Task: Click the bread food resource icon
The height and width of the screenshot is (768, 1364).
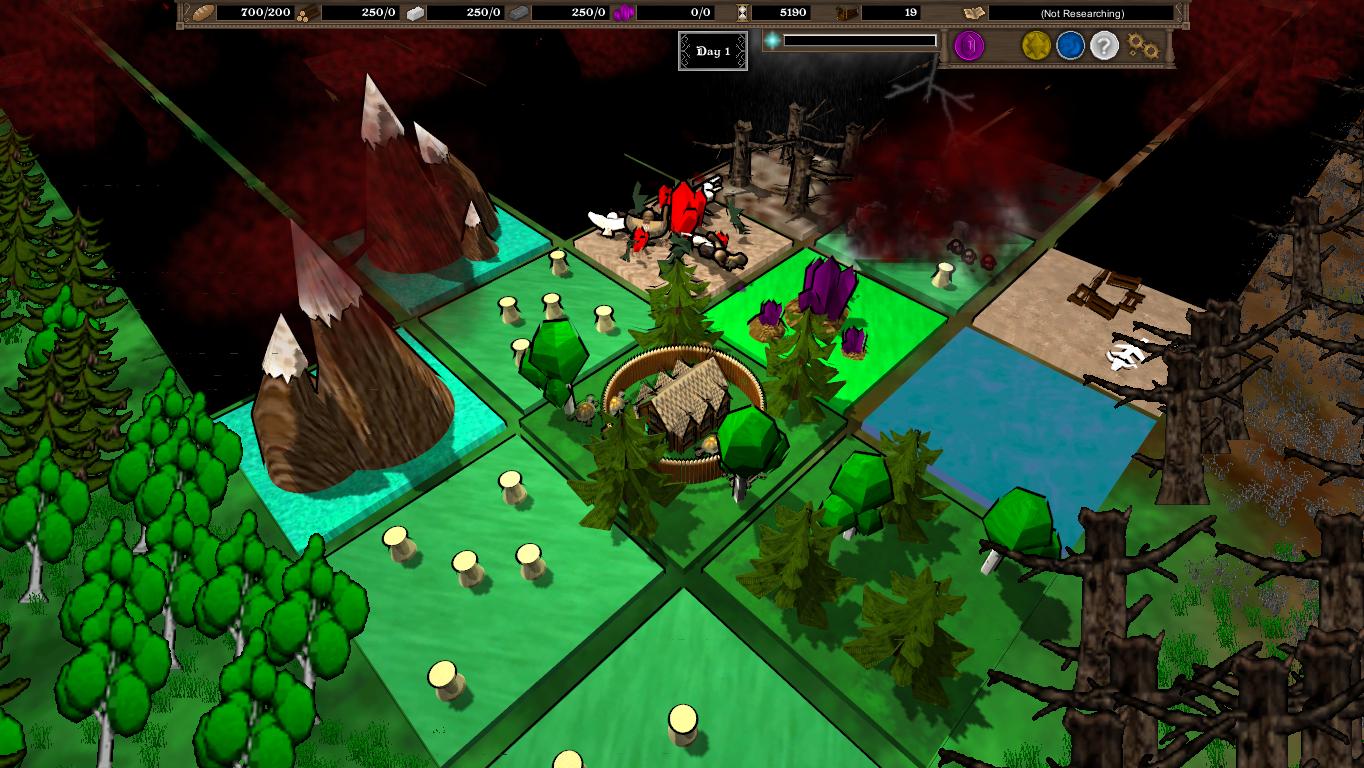Action: pyautogui.click(x=201, y=13)
